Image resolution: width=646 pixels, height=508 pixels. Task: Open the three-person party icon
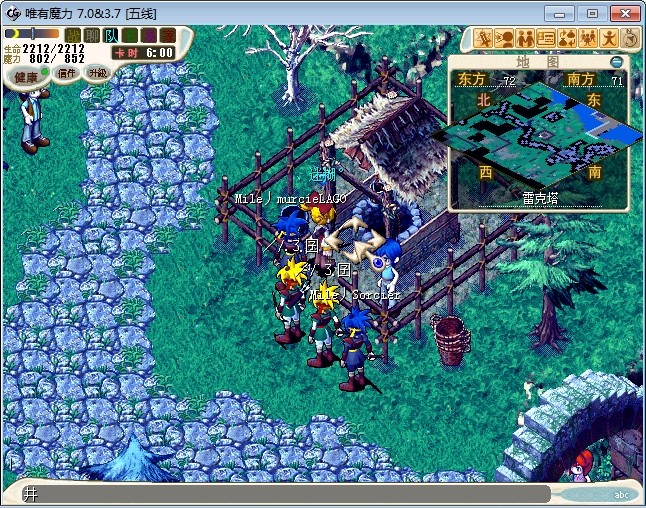(x=588, y=38)
